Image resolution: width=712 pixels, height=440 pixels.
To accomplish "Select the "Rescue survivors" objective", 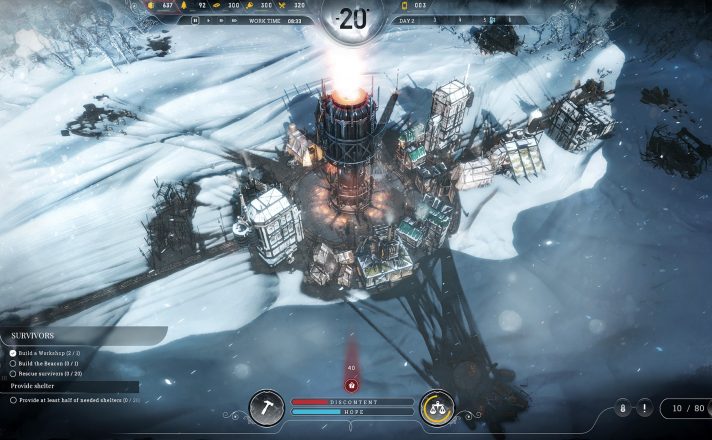I will pos(46,374).
